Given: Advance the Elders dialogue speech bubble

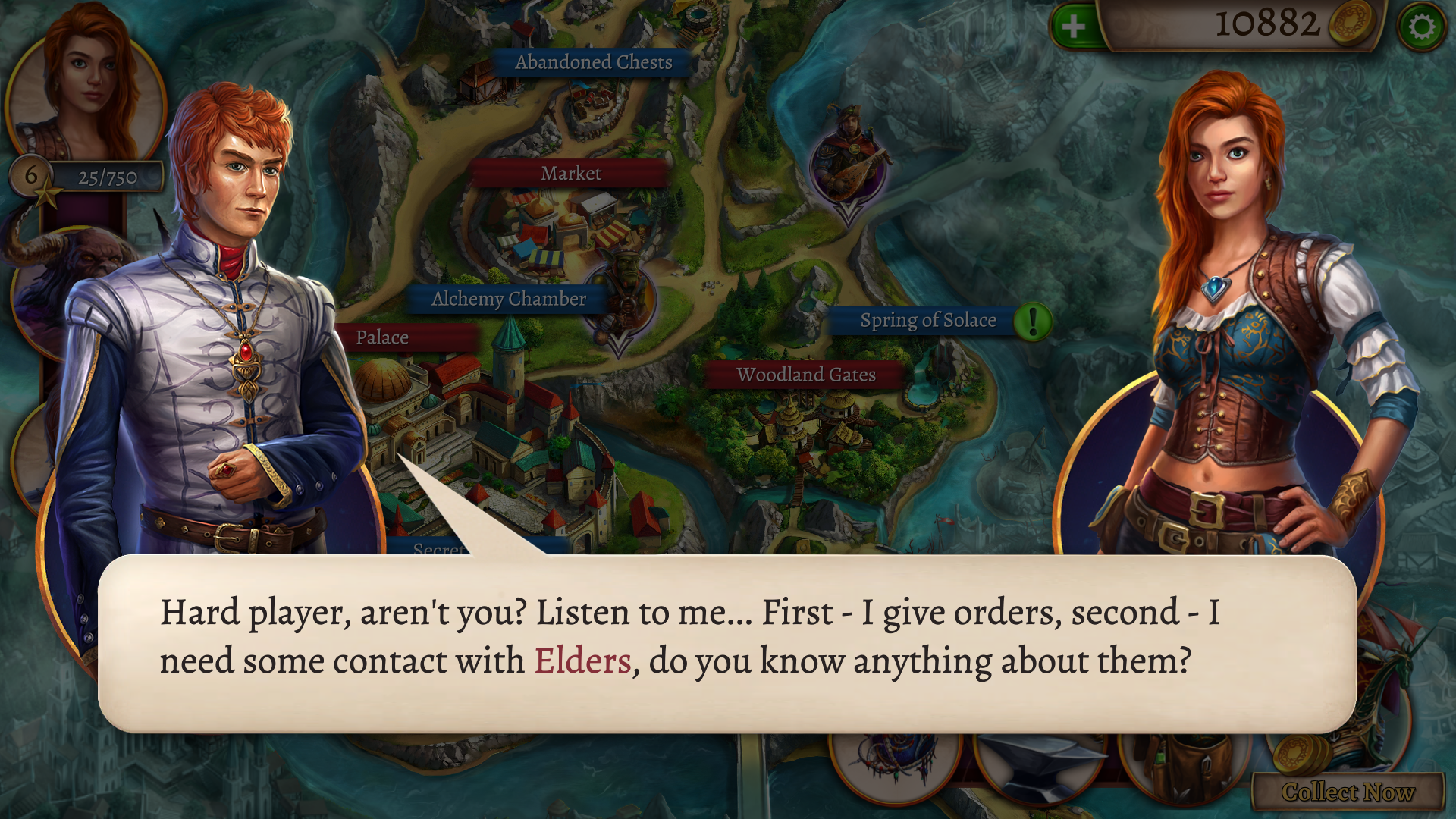Looking at the screenshot, I should click(726, 643).
